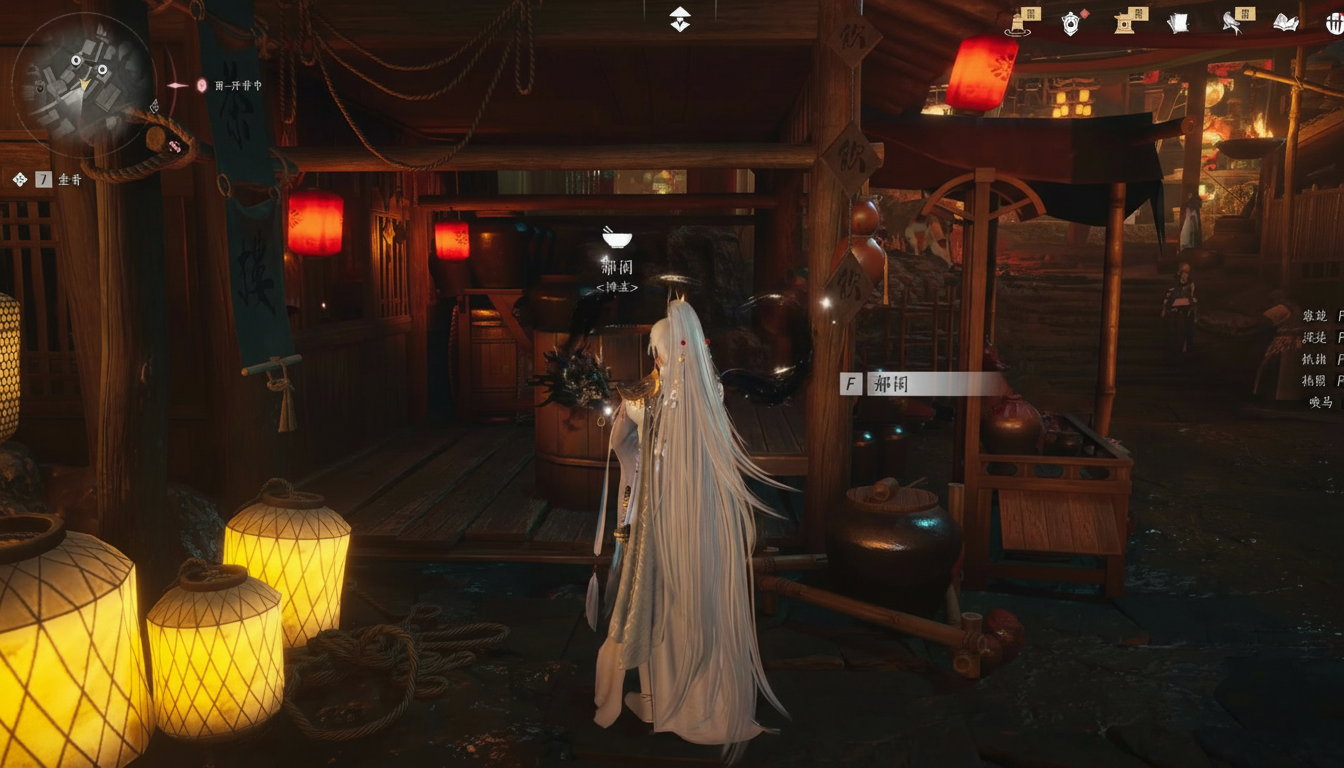Click the lantern icon in the top bar
This screenshot has height=768, width=1344.
(1020, 23)
